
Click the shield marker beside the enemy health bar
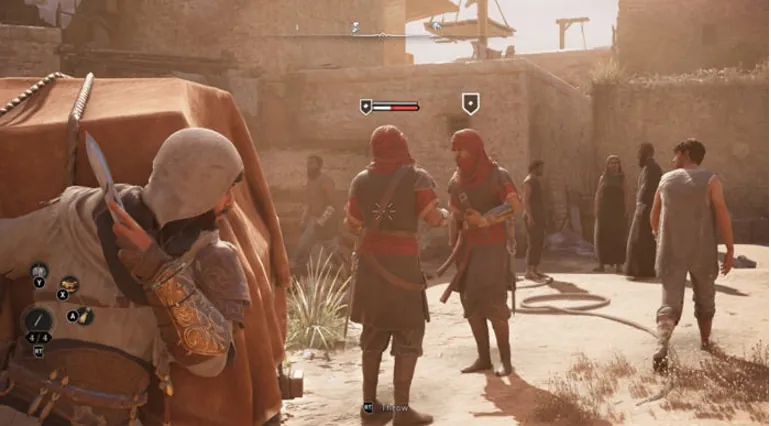(x=367, y=105)
